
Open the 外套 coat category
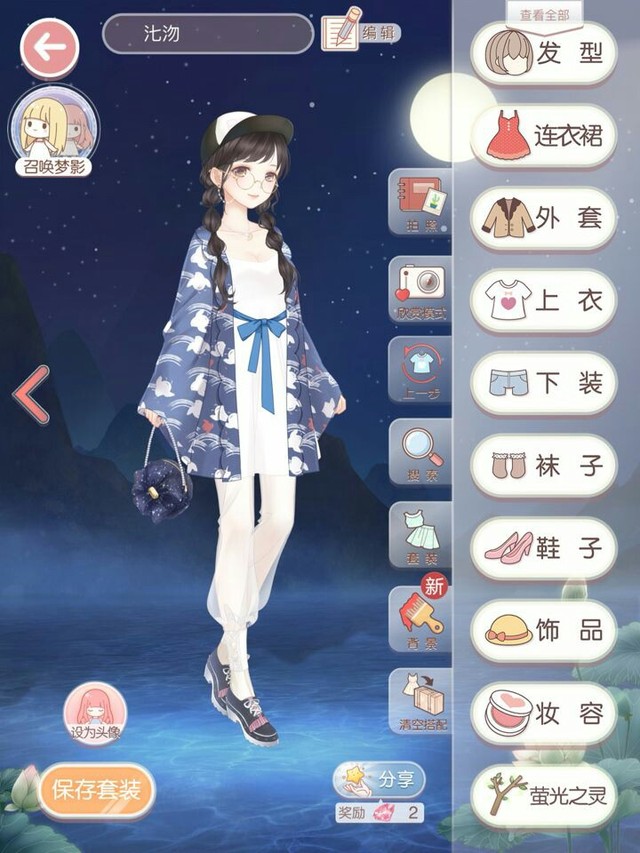(x=543, y=218)
